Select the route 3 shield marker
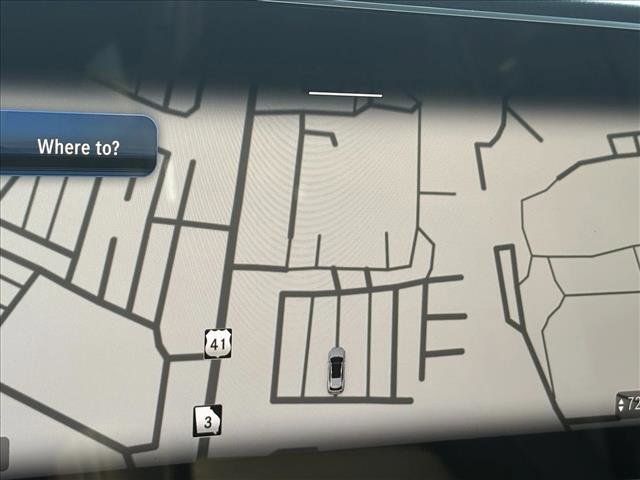The height and width of the screenshot is (480, 640). tap(207, 421)
